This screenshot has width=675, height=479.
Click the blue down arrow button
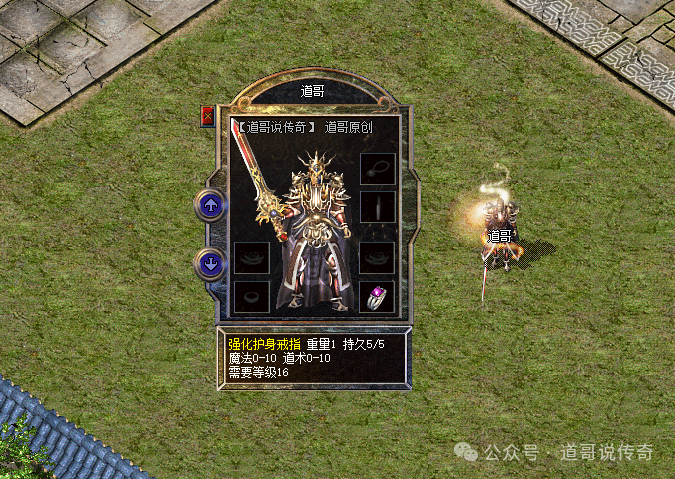tap(210, 264)
